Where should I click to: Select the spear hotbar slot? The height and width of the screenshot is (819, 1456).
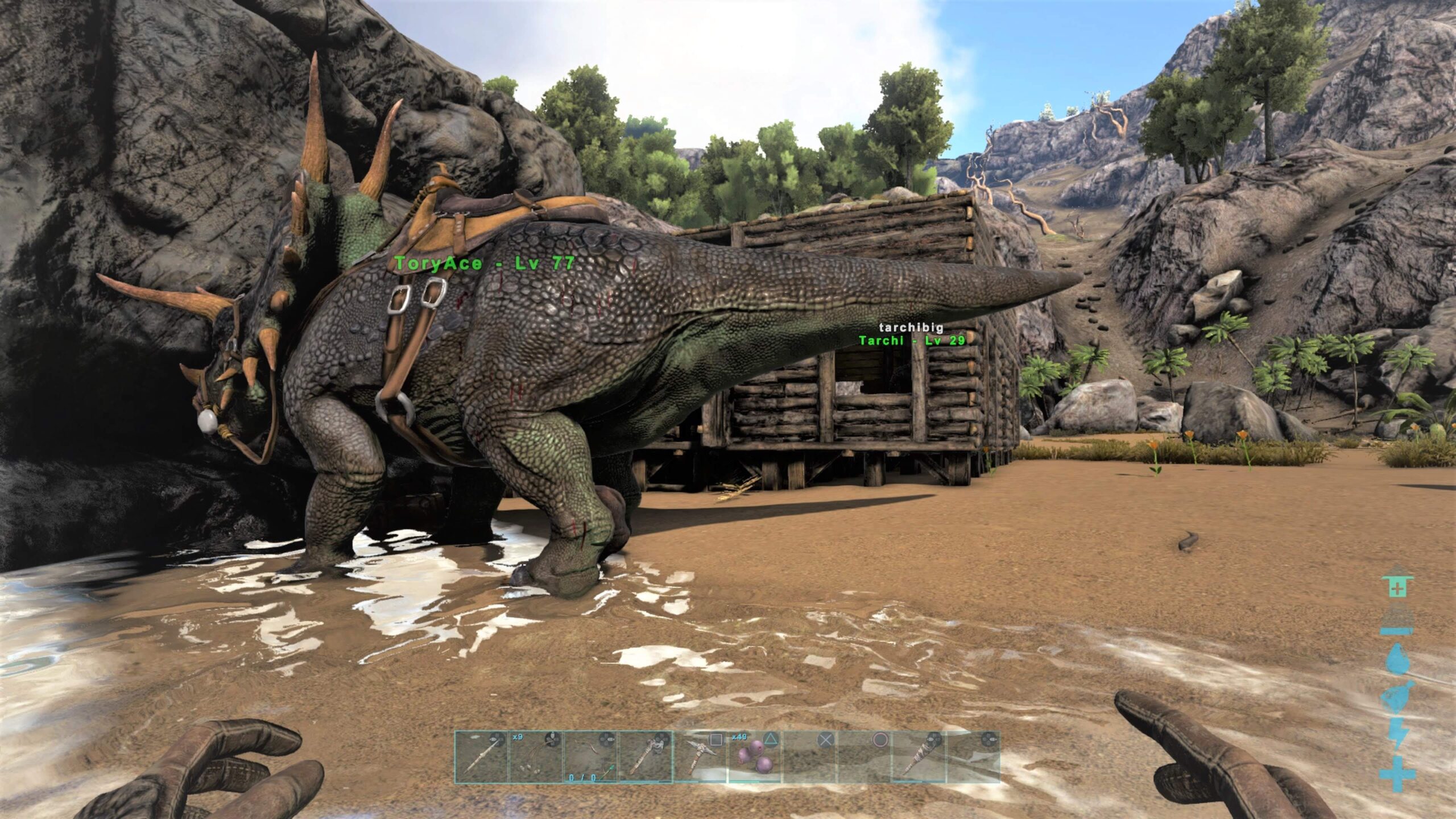(481, 758)
